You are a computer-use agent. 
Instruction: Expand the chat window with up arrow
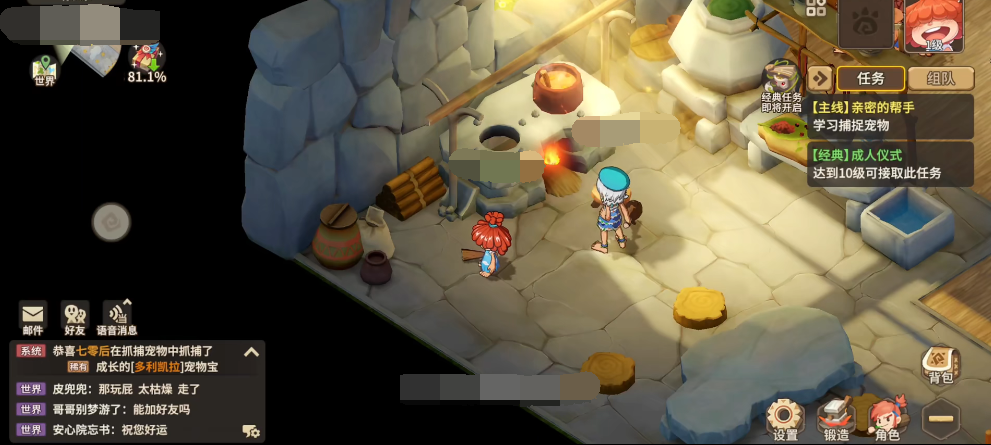coord(251,352)
